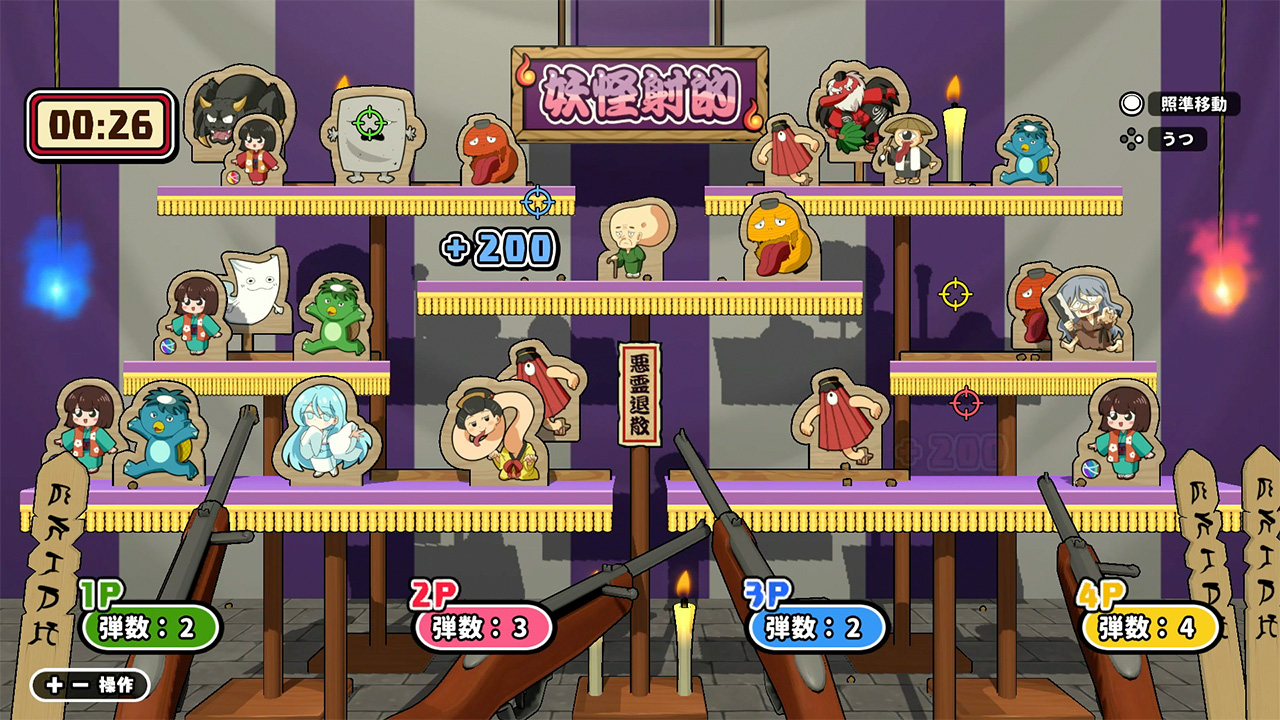The height and width of the screenshot is (720, 1280).
Task: Select the 悪霊退散 talisman post
Action: coord(640,392)
